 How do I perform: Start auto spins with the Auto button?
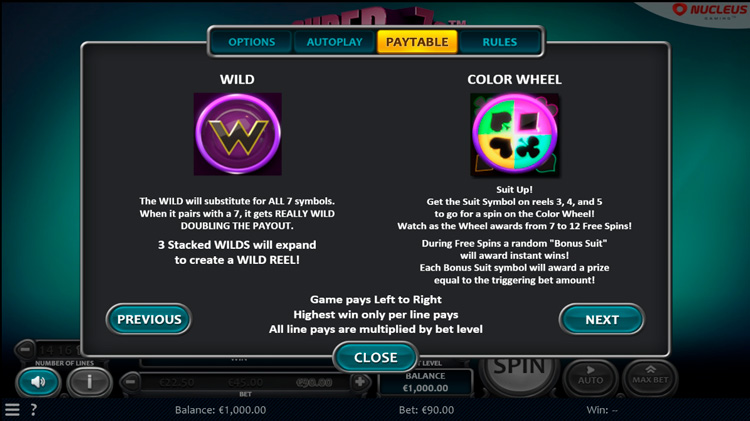click(591, 375)
